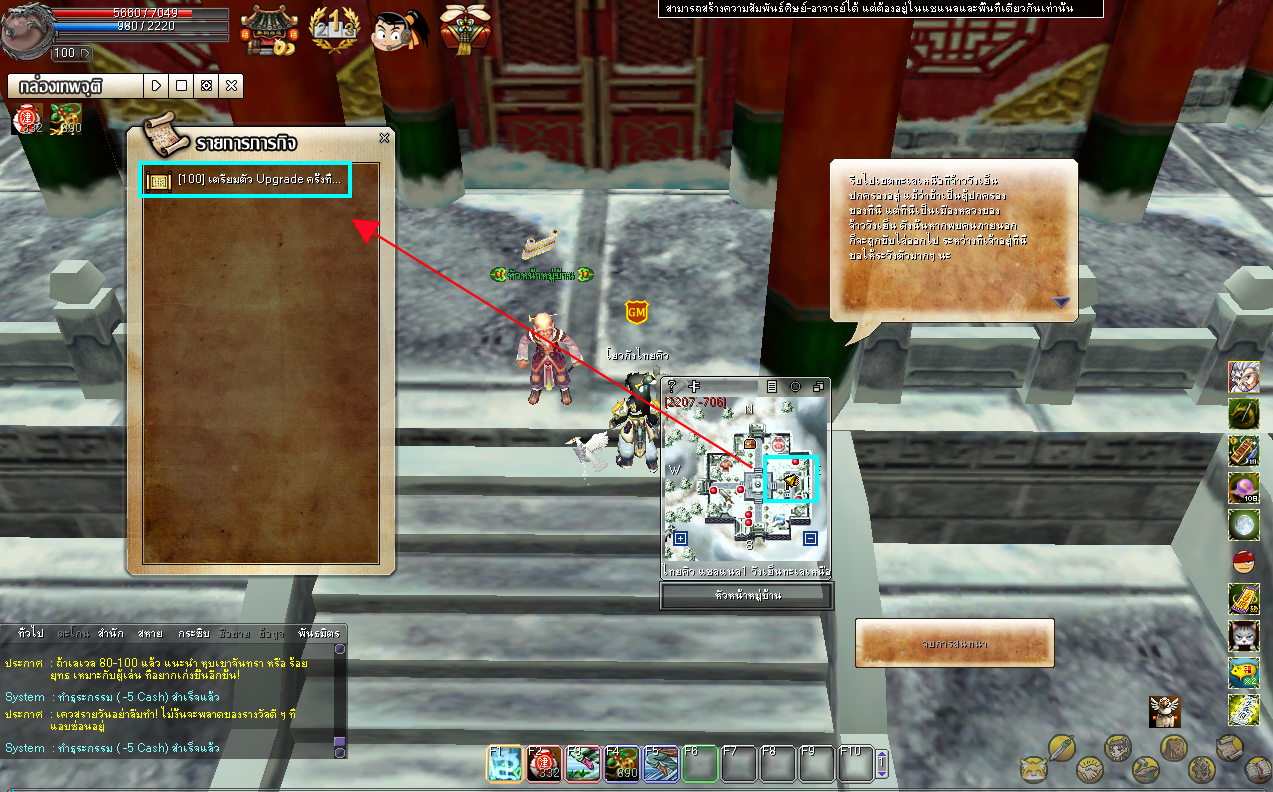Zoom out the minimap with minus button

point(810,539)
